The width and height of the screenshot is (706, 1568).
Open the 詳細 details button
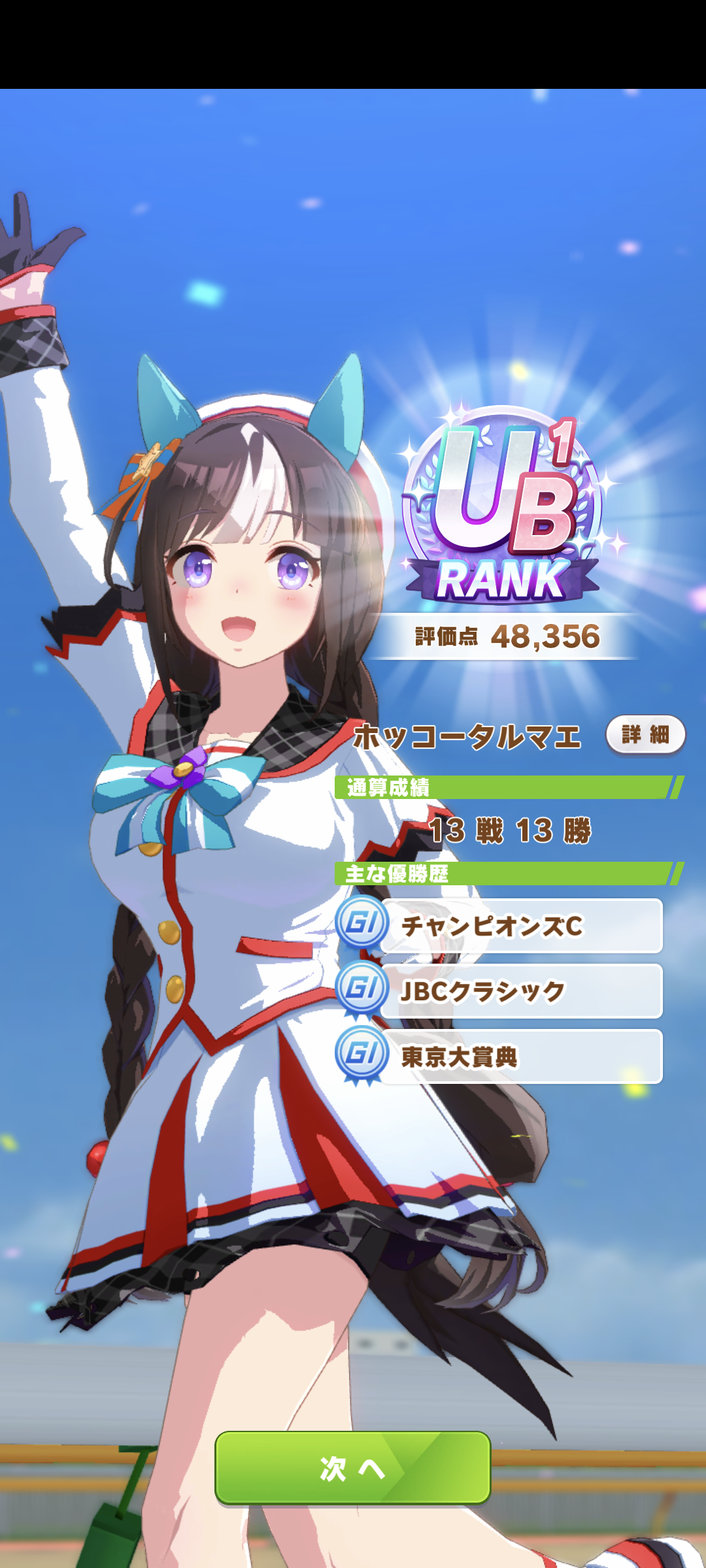pyautogui.click(x=645, y=735)
